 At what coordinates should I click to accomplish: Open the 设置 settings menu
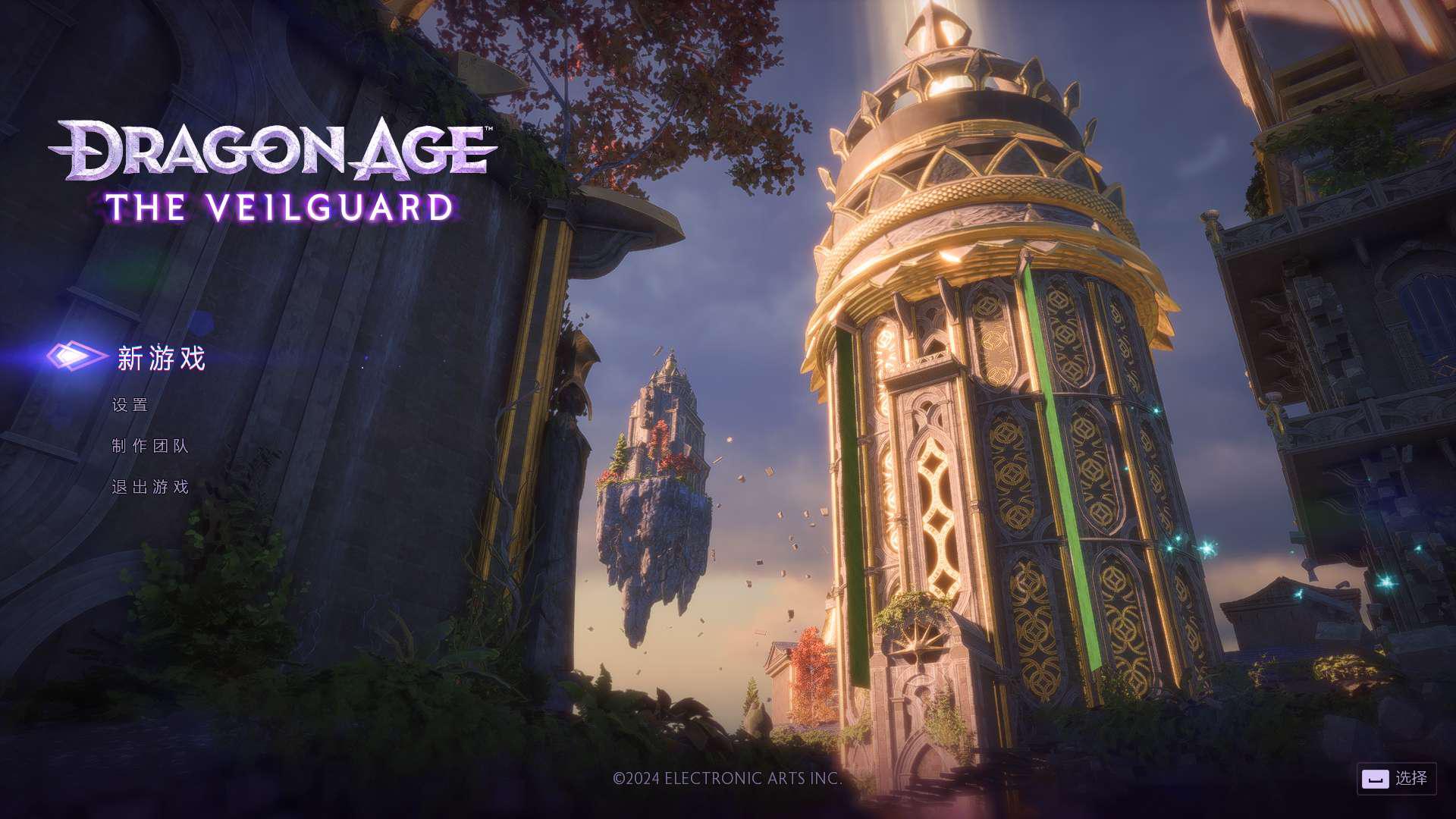(130, 405)
